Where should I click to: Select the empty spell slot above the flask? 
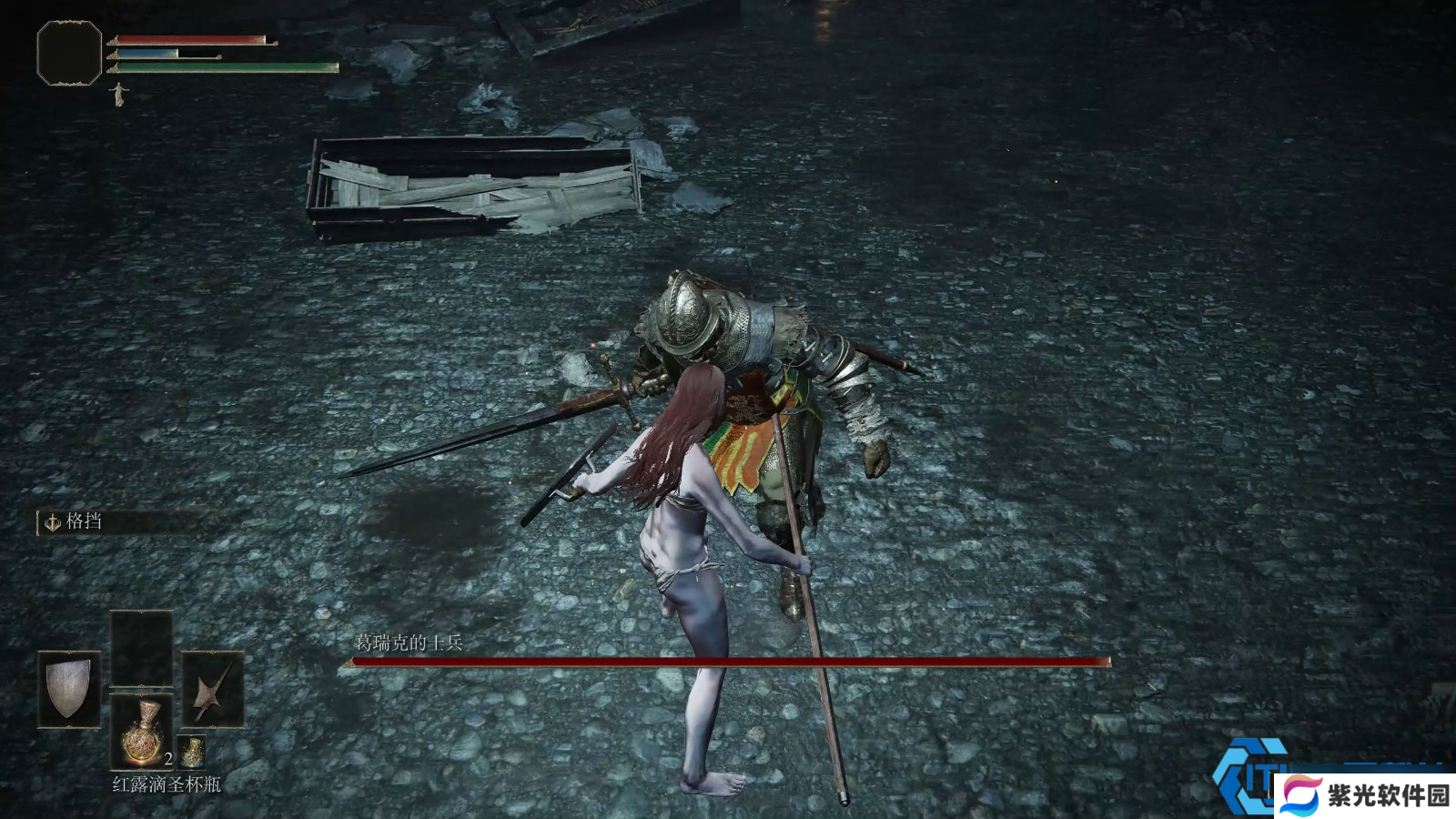point(142,648)
